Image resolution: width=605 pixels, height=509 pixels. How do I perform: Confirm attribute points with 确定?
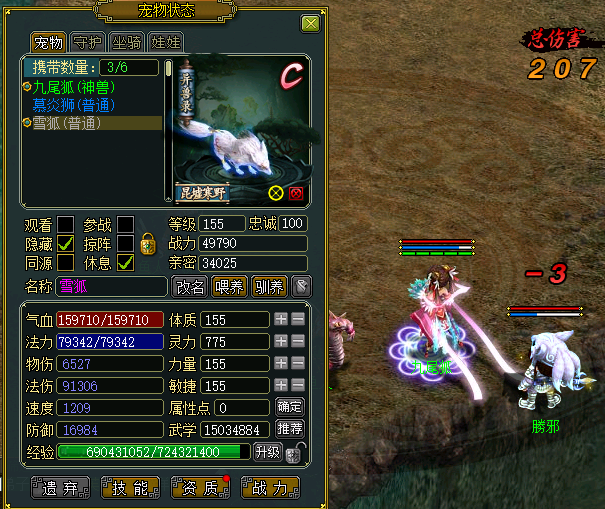[288, 407]
